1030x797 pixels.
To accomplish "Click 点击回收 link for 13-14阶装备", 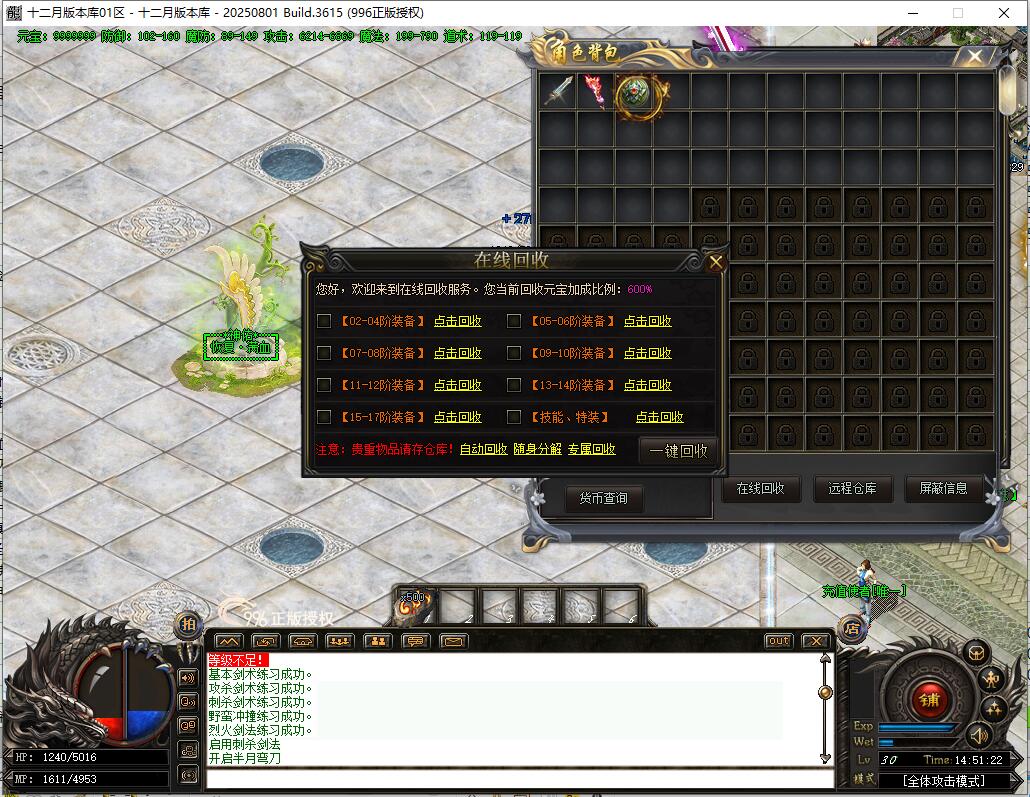I will pos(648,385).
